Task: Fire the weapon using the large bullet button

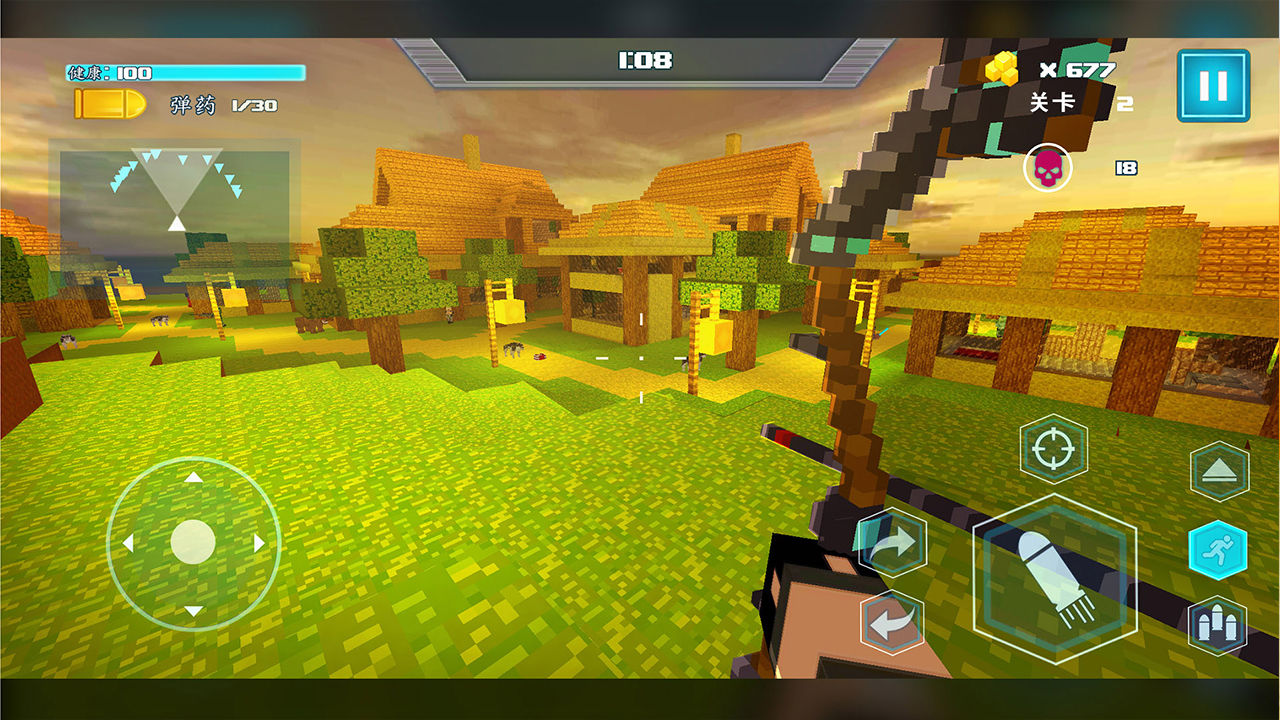Action: [x=1055, y=579]
